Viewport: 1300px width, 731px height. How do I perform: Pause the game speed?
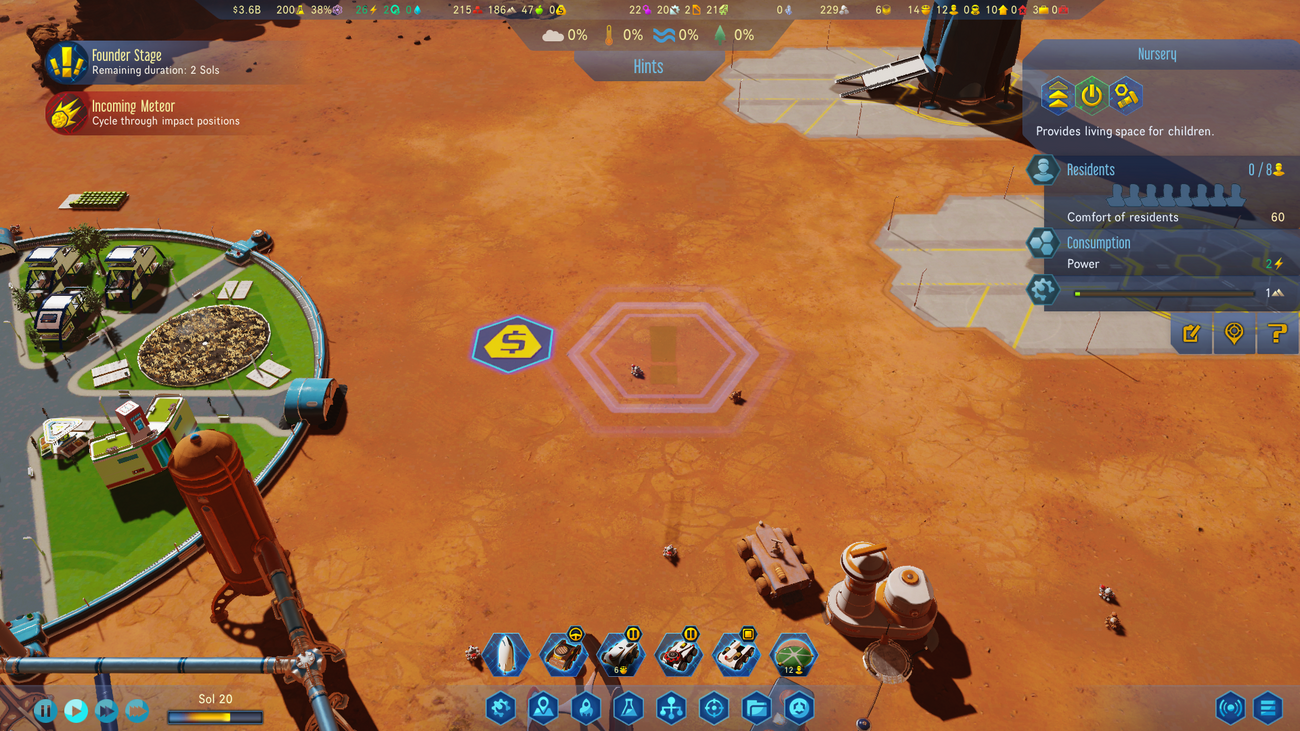click(45, 711)
